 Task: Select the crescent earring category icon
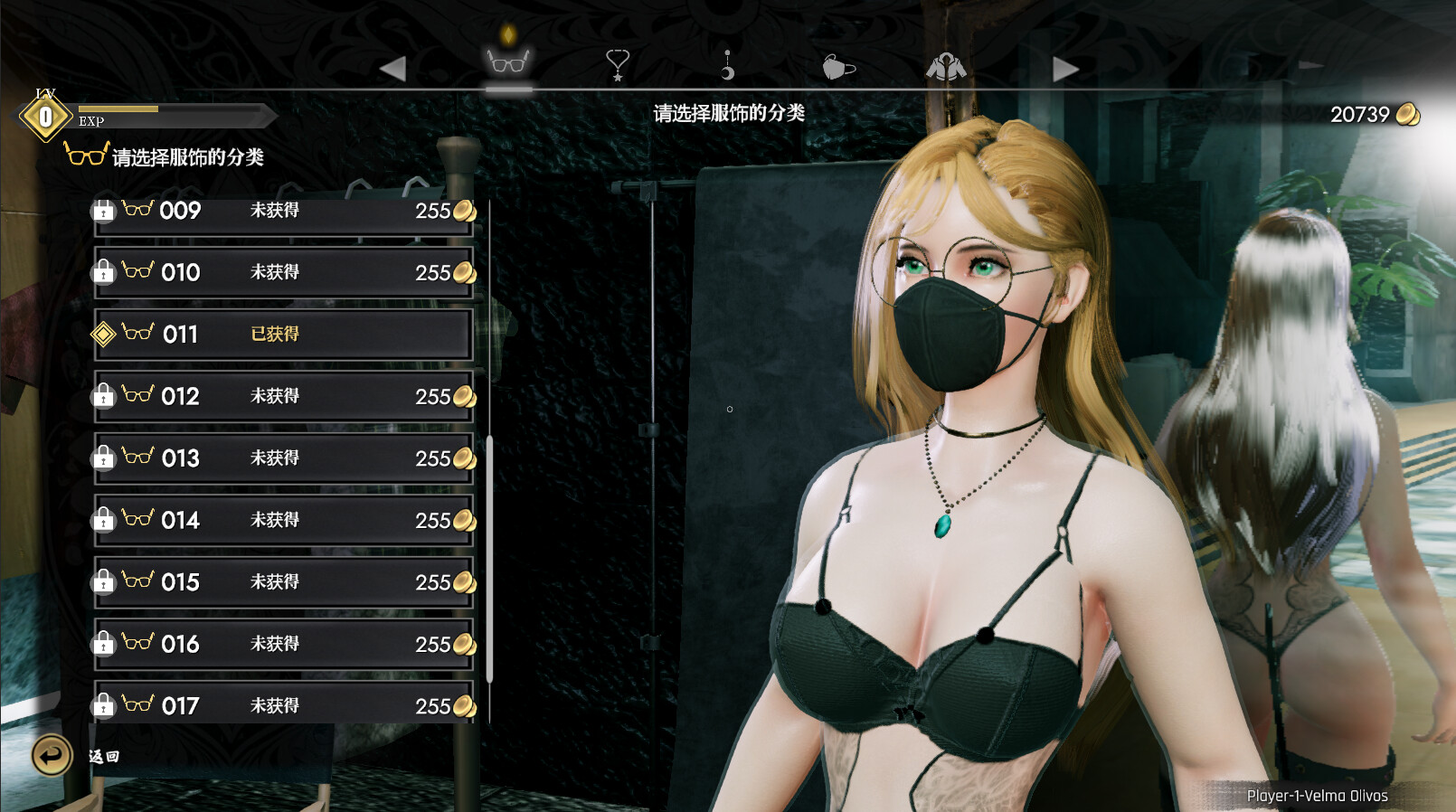point(725,65)
